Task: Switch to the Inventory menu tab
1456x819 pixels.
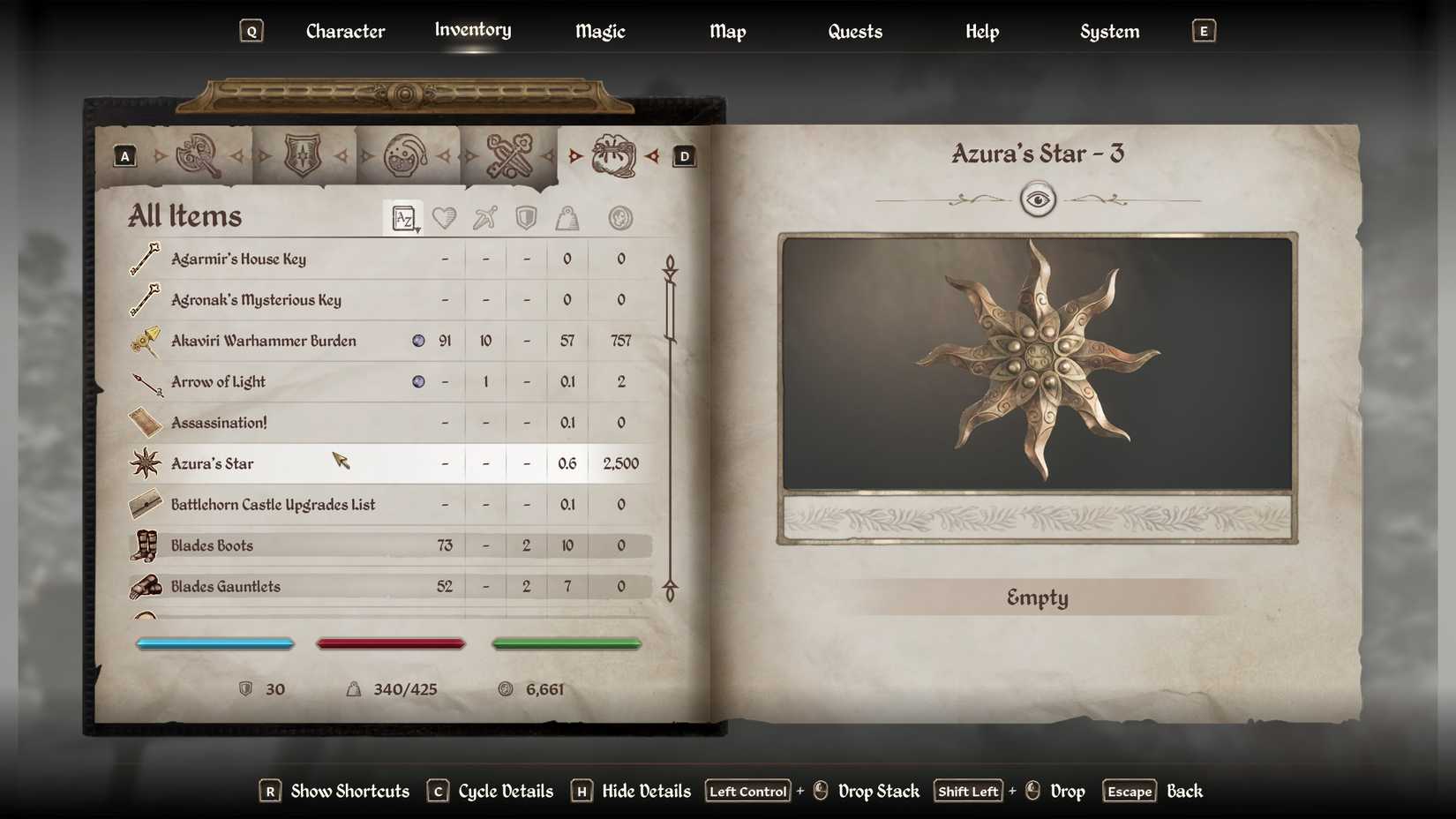Action: click(472, 30)
